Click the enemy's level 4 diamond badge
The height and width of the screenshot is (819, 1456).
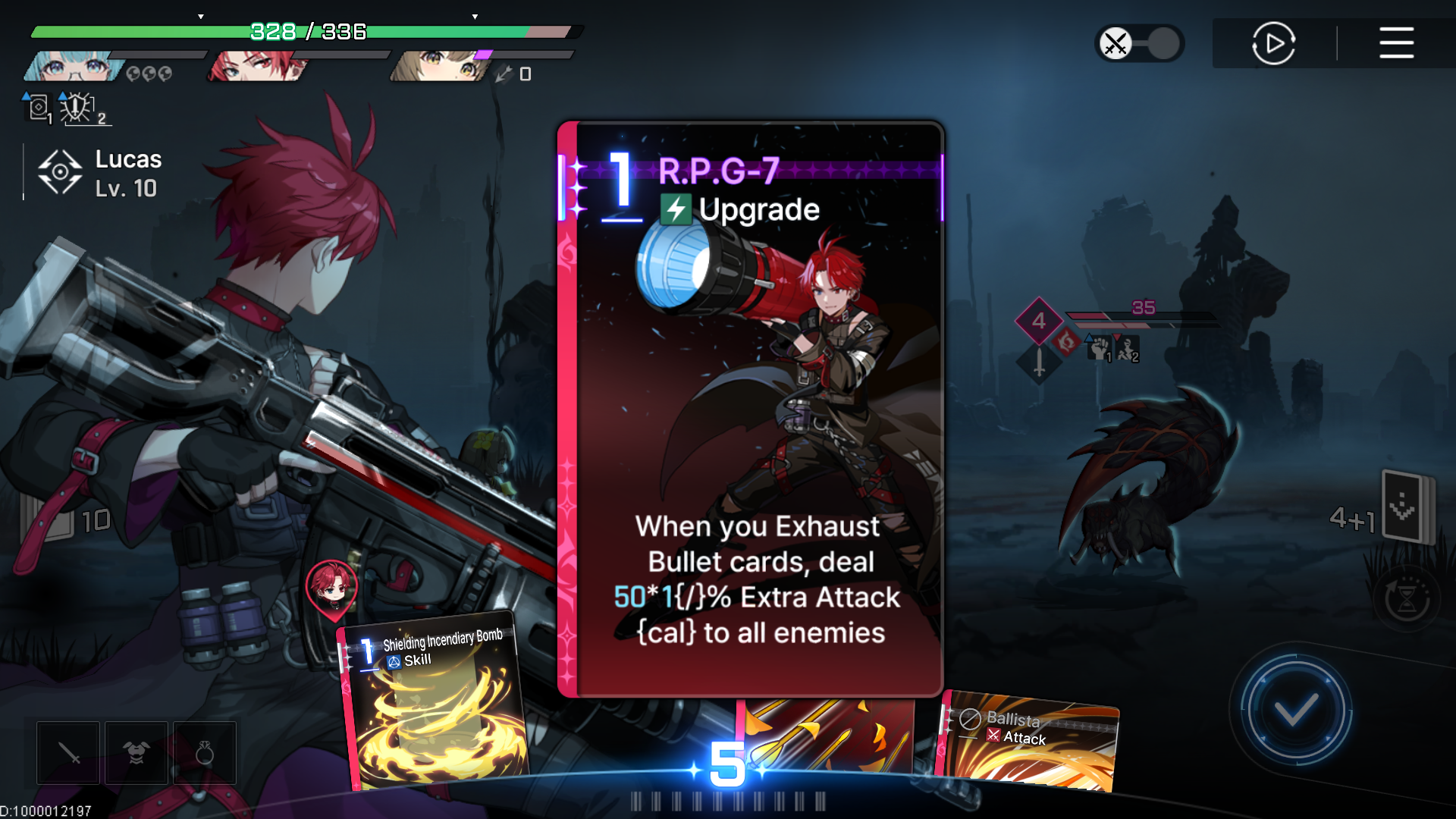(x=1038, y=320)
